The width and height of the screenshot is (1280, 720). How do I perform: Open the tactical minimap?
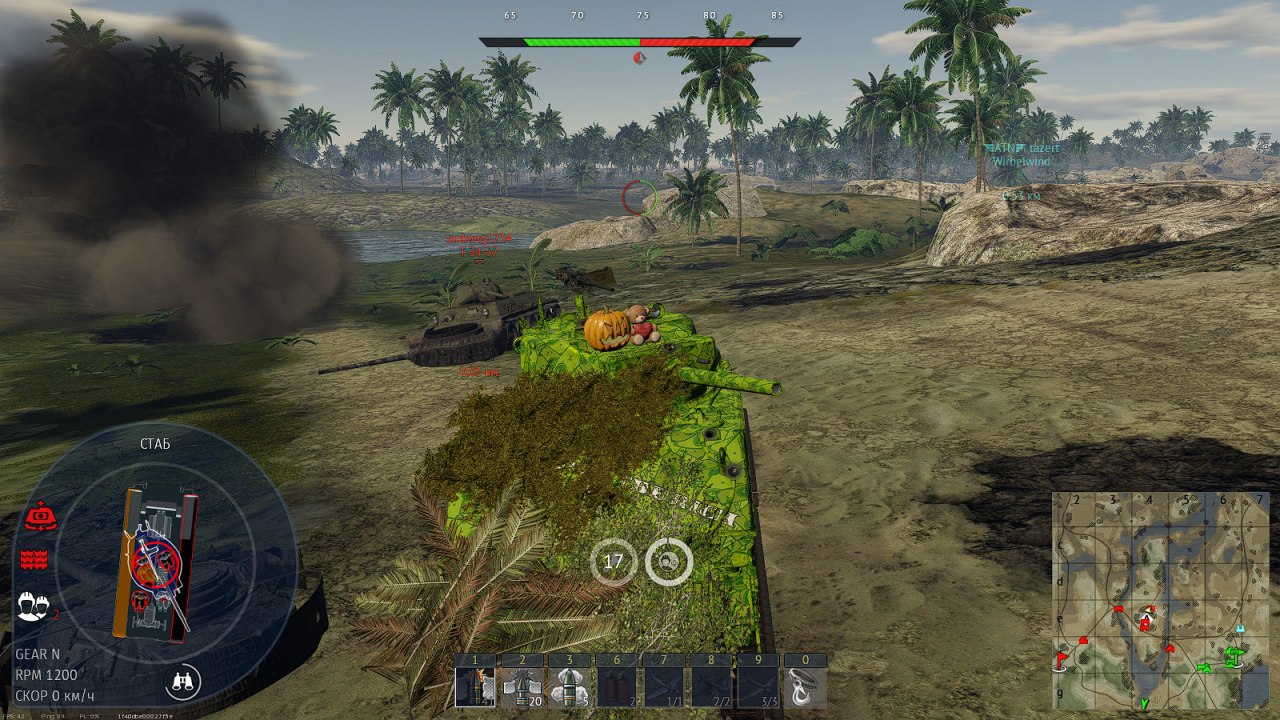coord(1160,598)
